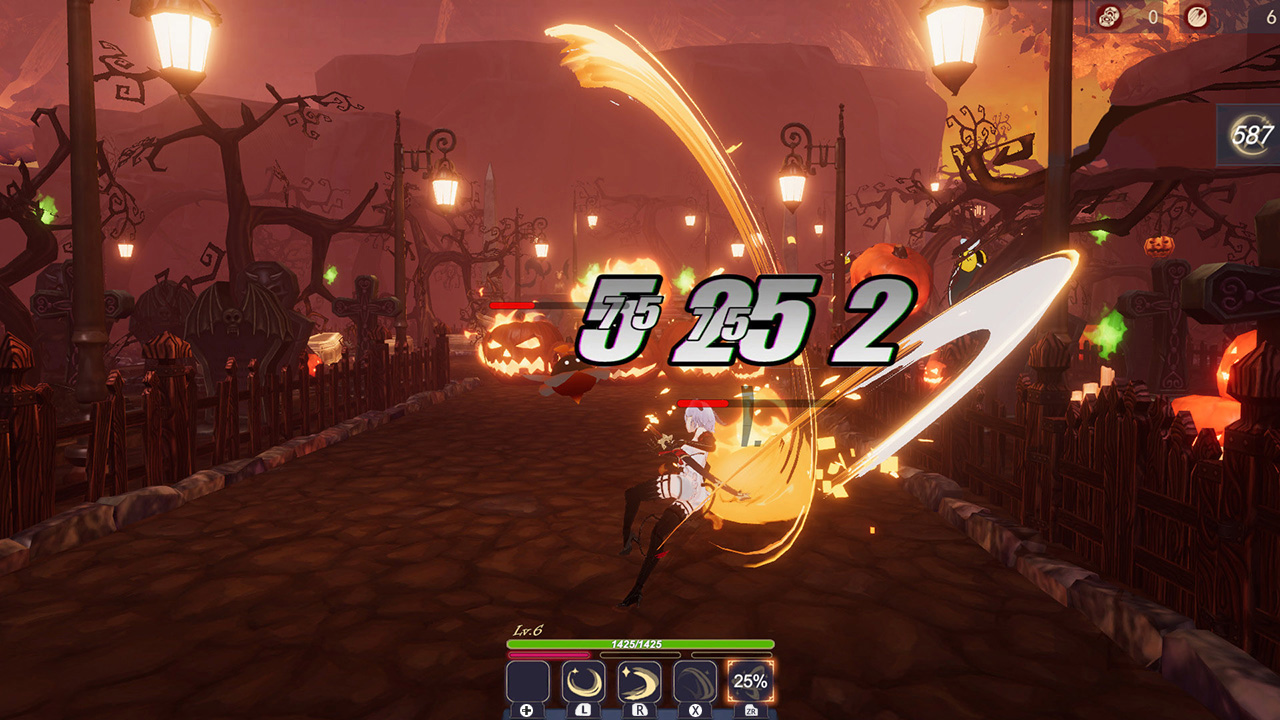
Task: Toggle the pink stamina gauge above the skill bar
Action: (547, 653)
